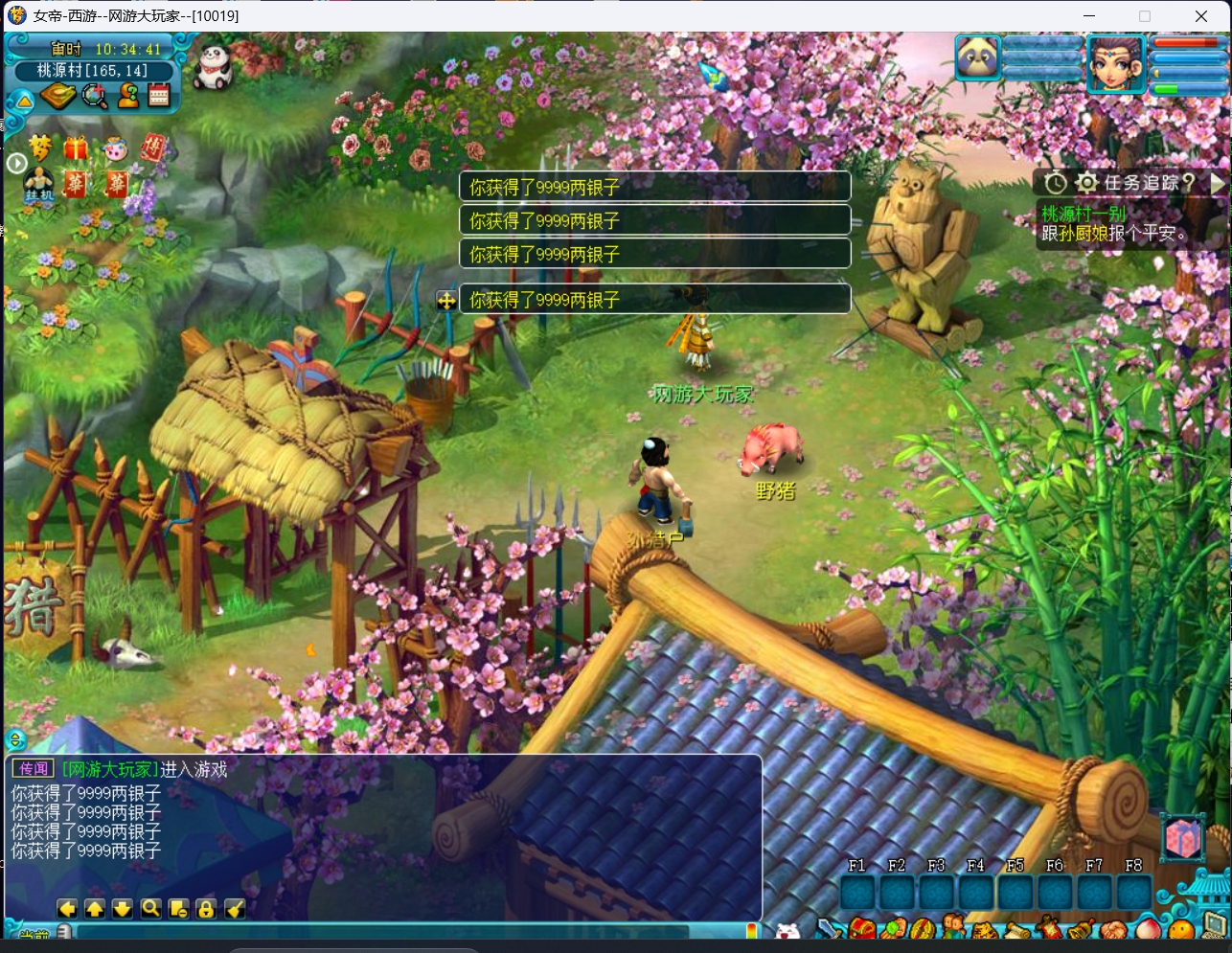Click the pink pig head icon
The image size is (1232, 953).
[x=115, y=148]
